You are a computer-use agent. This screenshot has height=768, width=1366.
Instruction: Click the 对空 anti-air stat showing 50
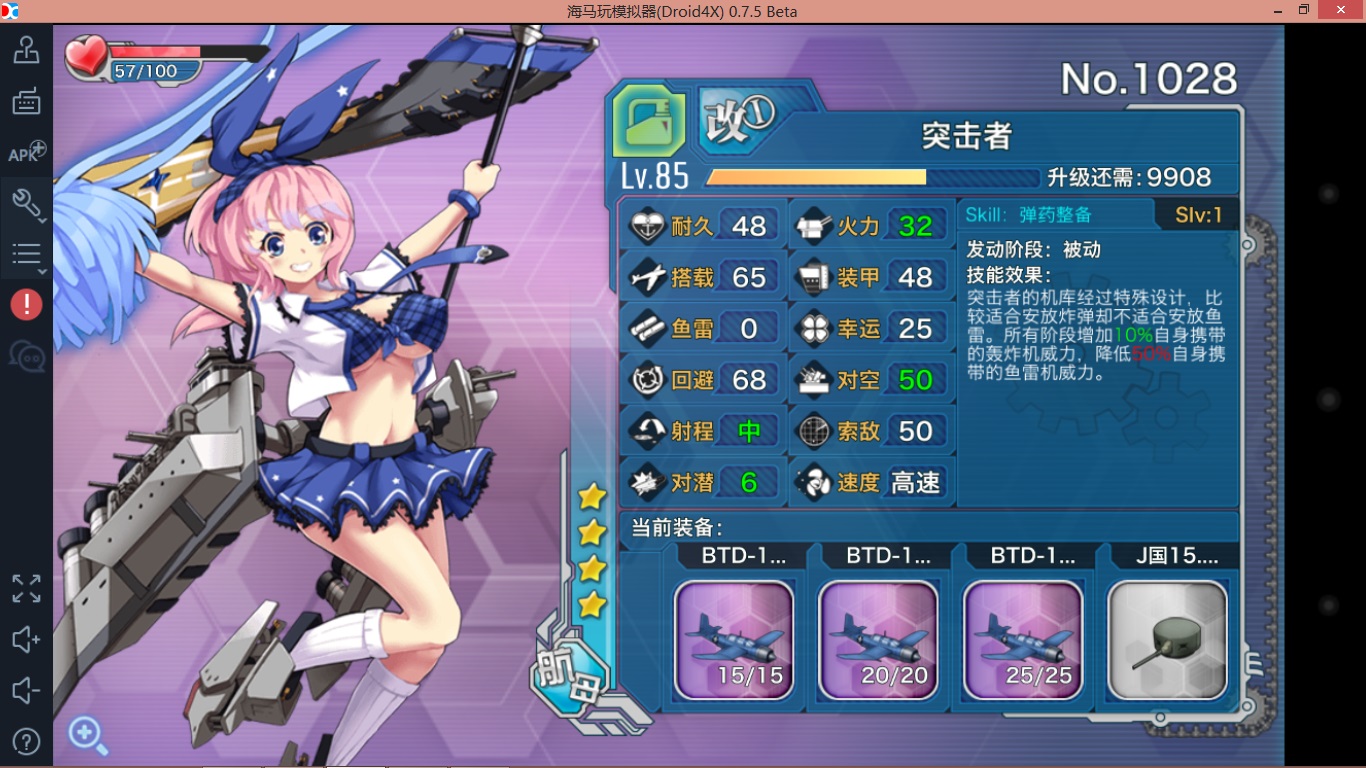coord(872,379)
